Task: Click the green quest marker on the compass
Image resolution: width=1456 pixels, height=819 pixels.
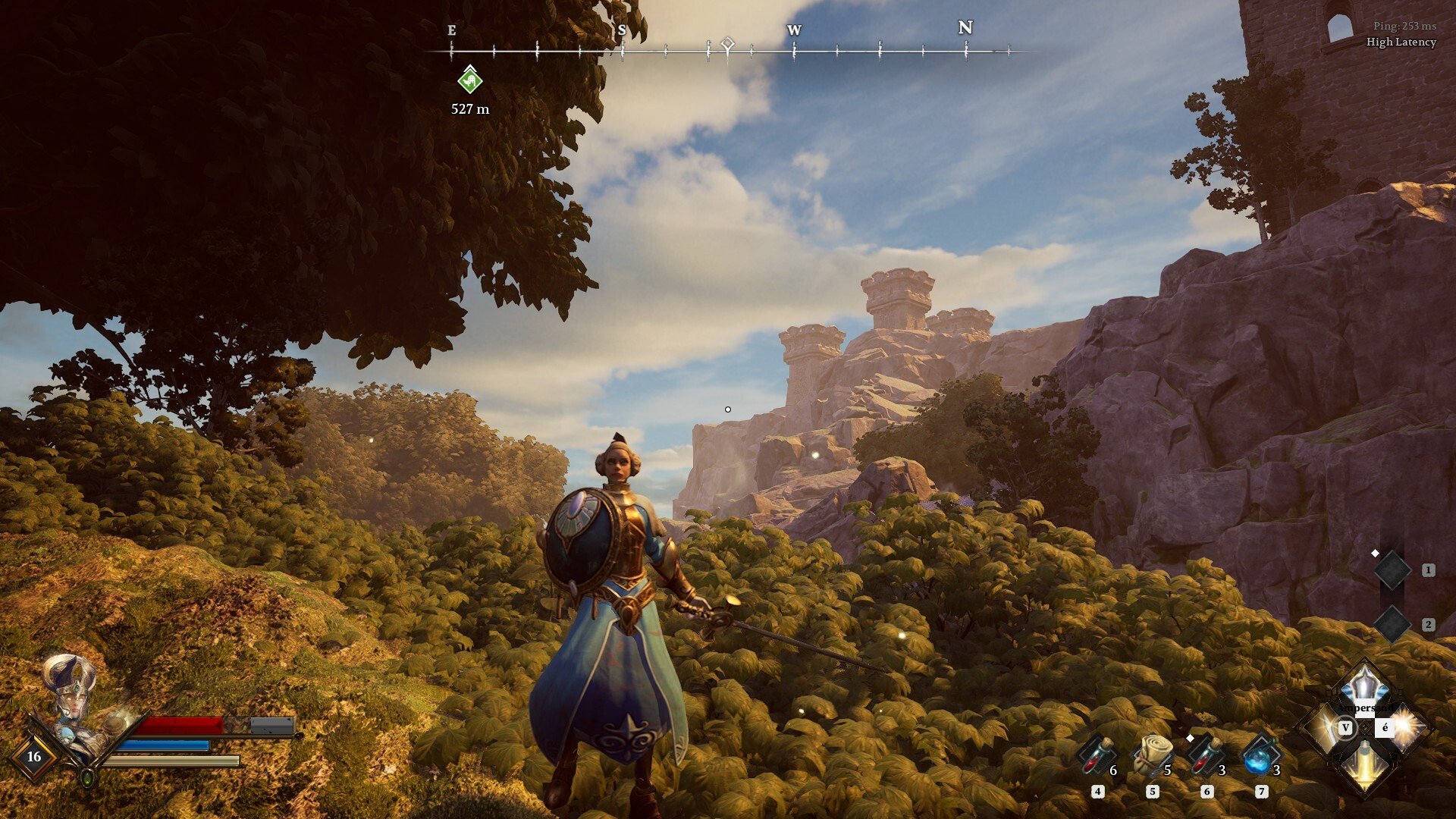Action: click(470, 80)
